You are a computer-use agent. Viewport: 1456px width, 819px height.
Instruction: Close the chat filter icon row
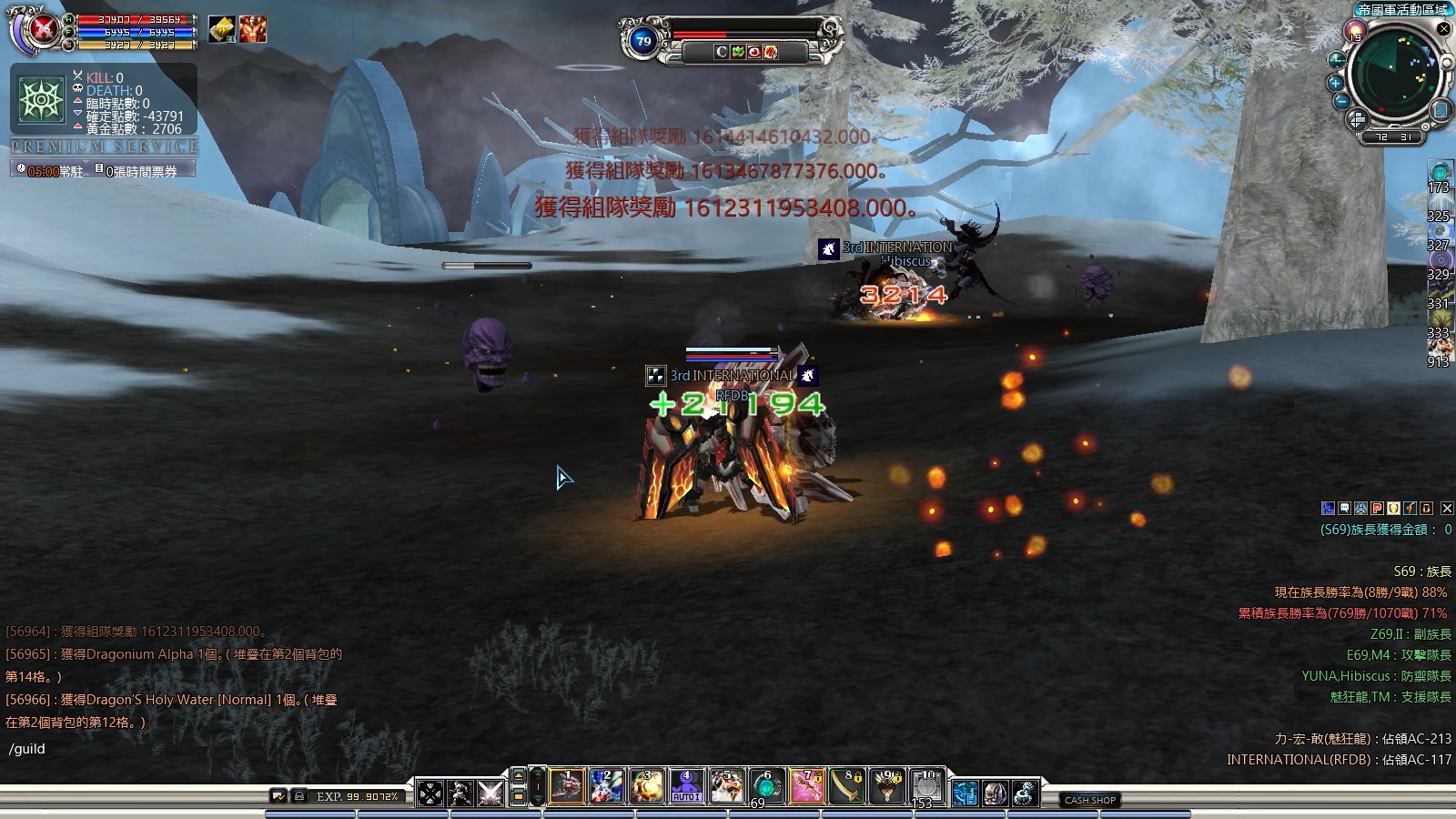tap(1447, 509)
